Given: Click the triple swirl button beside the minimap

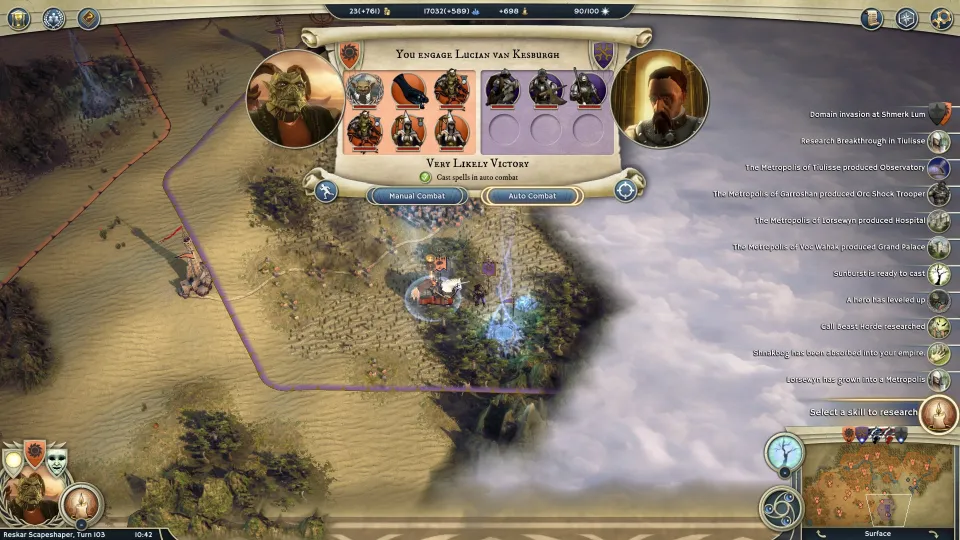Looking at the screenshot, I should click(779, 506).
